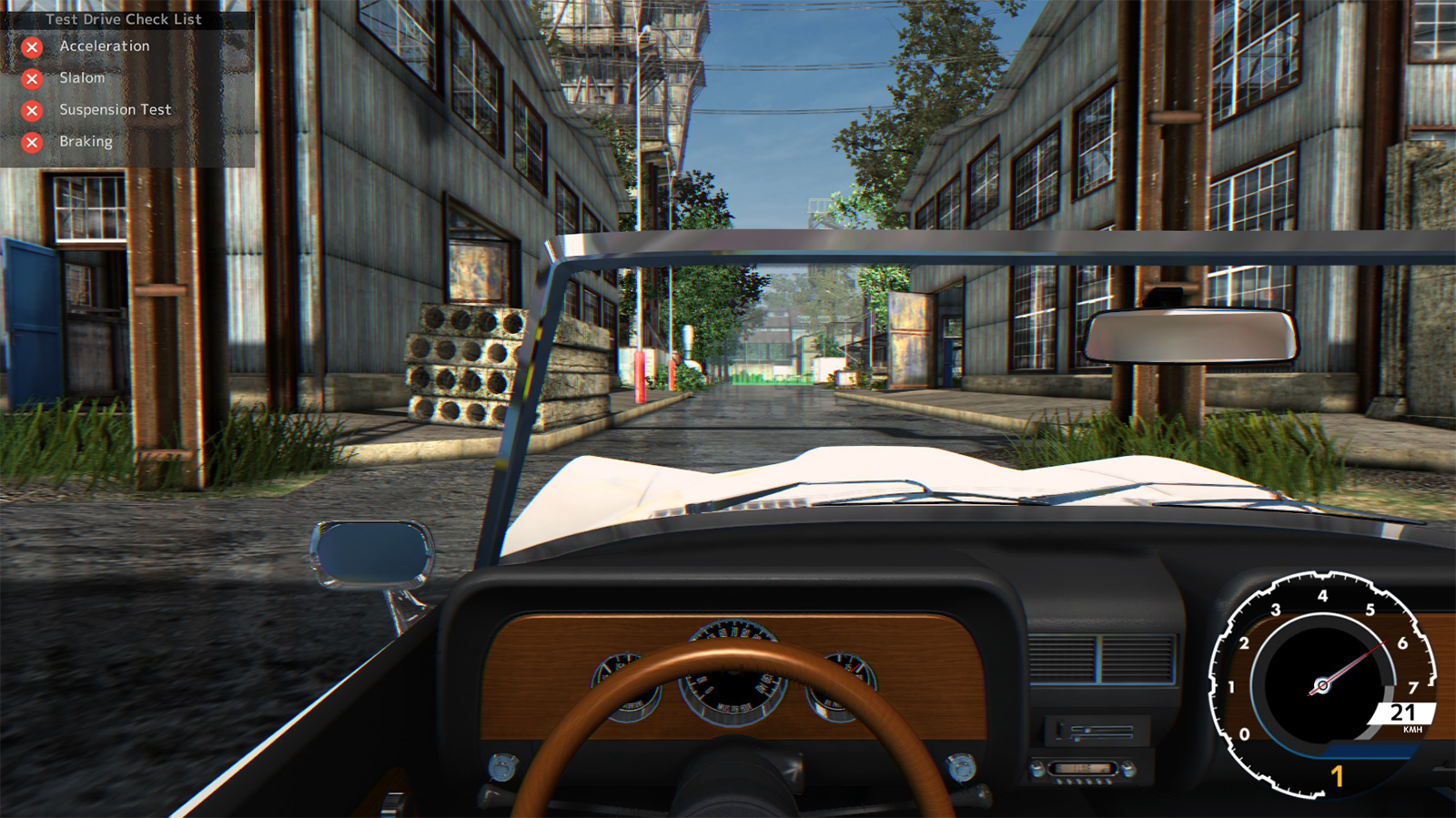This screenshot has width=1456, height=818.
Task: Click the left side mirror
Action: [373, 553]
